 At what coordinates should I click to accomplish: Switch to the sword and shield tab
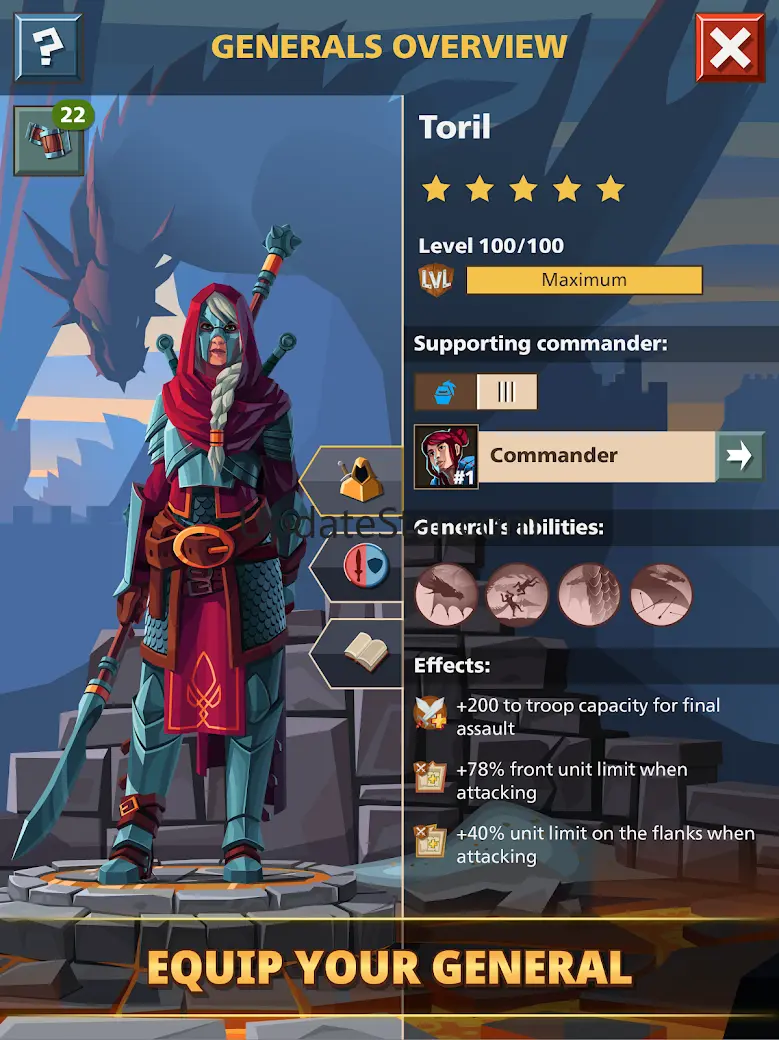pos(359,567)
